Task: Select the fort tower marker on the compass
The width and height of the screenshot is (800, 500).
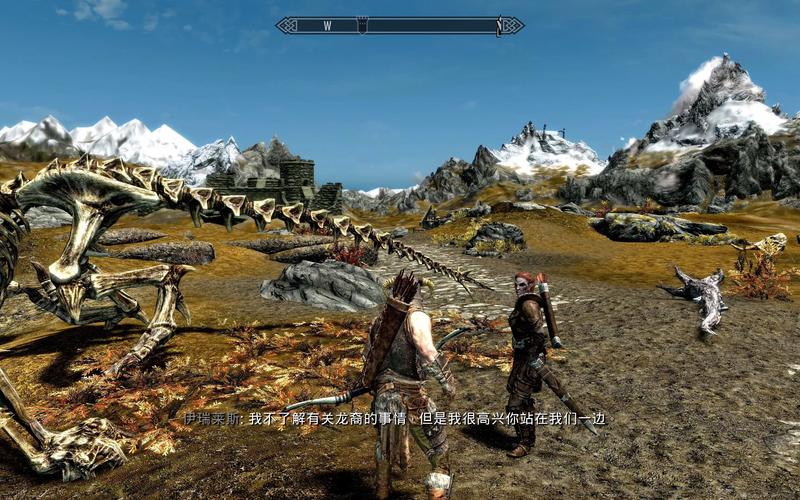Action: click(362, 25)
